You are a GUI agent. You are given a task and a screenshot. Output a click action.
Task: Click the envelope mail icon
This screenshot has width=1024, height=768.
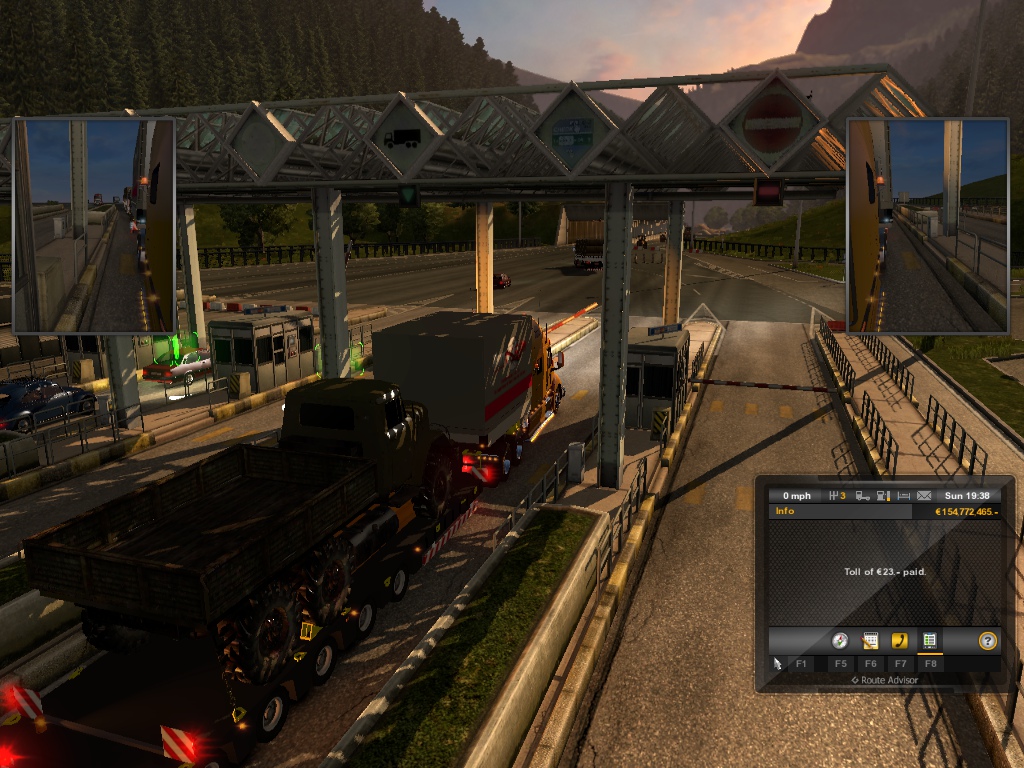coord(924,496)
